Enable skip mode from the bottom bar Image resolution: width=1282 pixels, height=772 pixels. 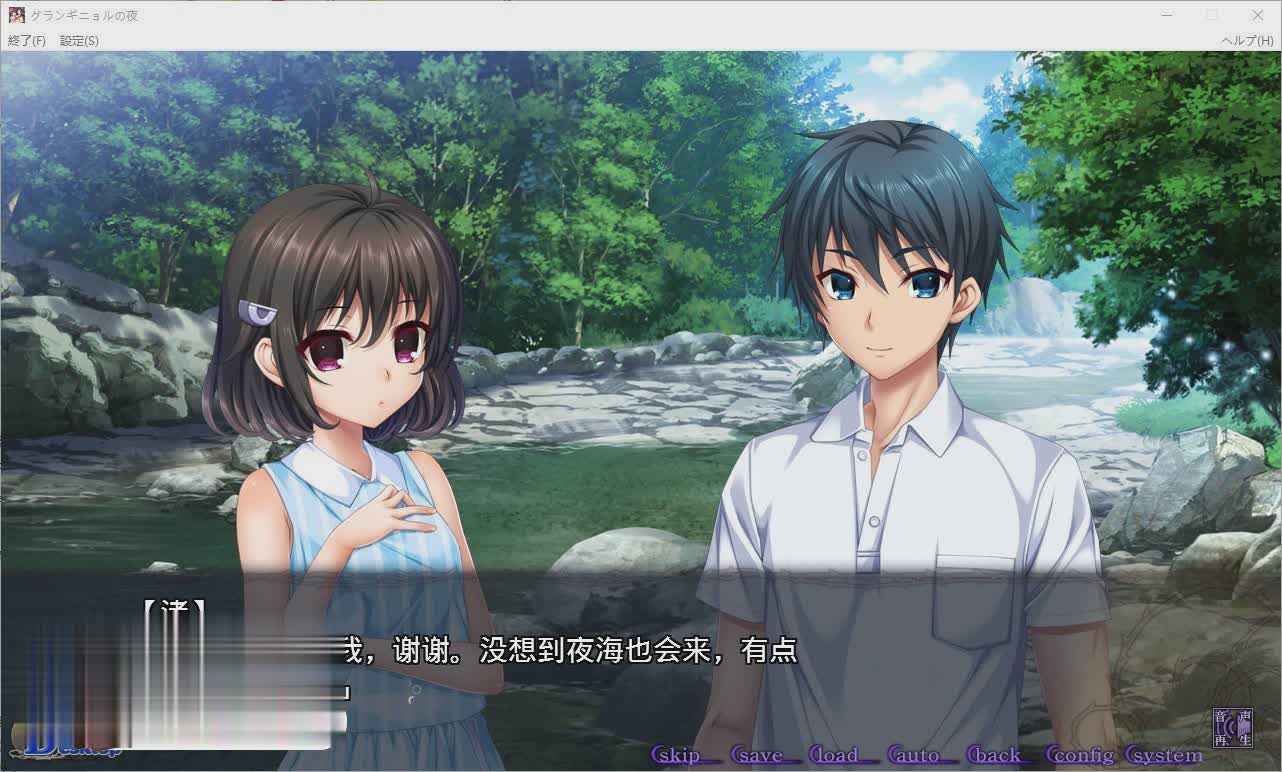click(676, 756)
